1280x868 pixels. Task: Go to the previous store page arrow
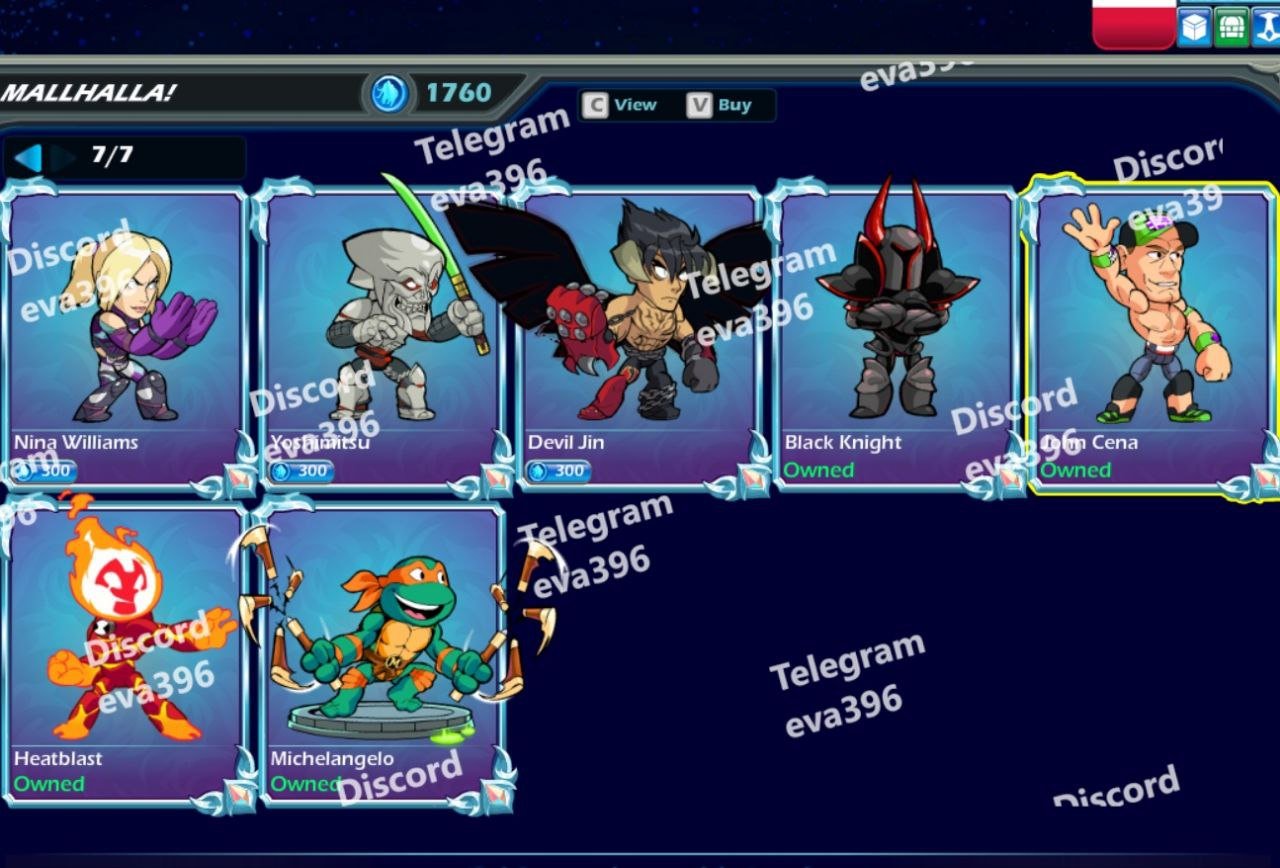pos(28,157)
